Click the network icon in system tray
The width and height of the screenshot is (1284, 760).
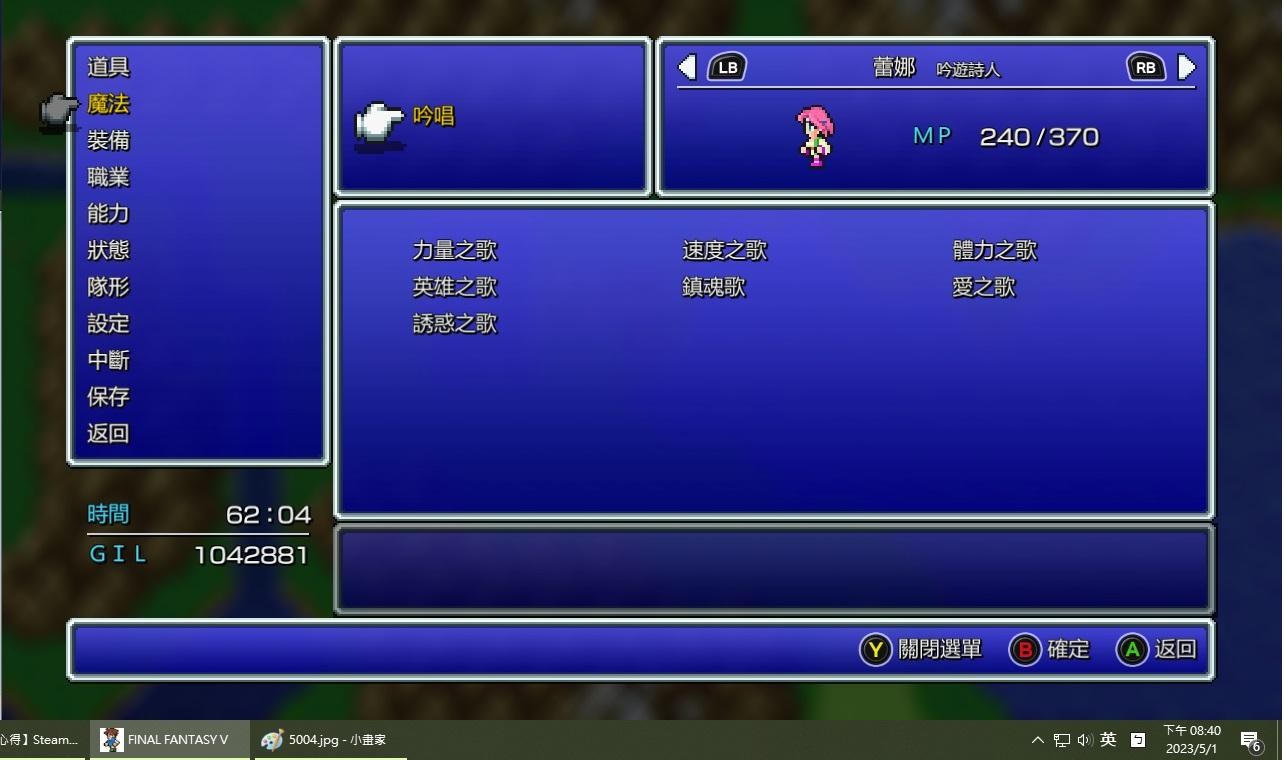pyautogui.click(x=1060, y=740)
